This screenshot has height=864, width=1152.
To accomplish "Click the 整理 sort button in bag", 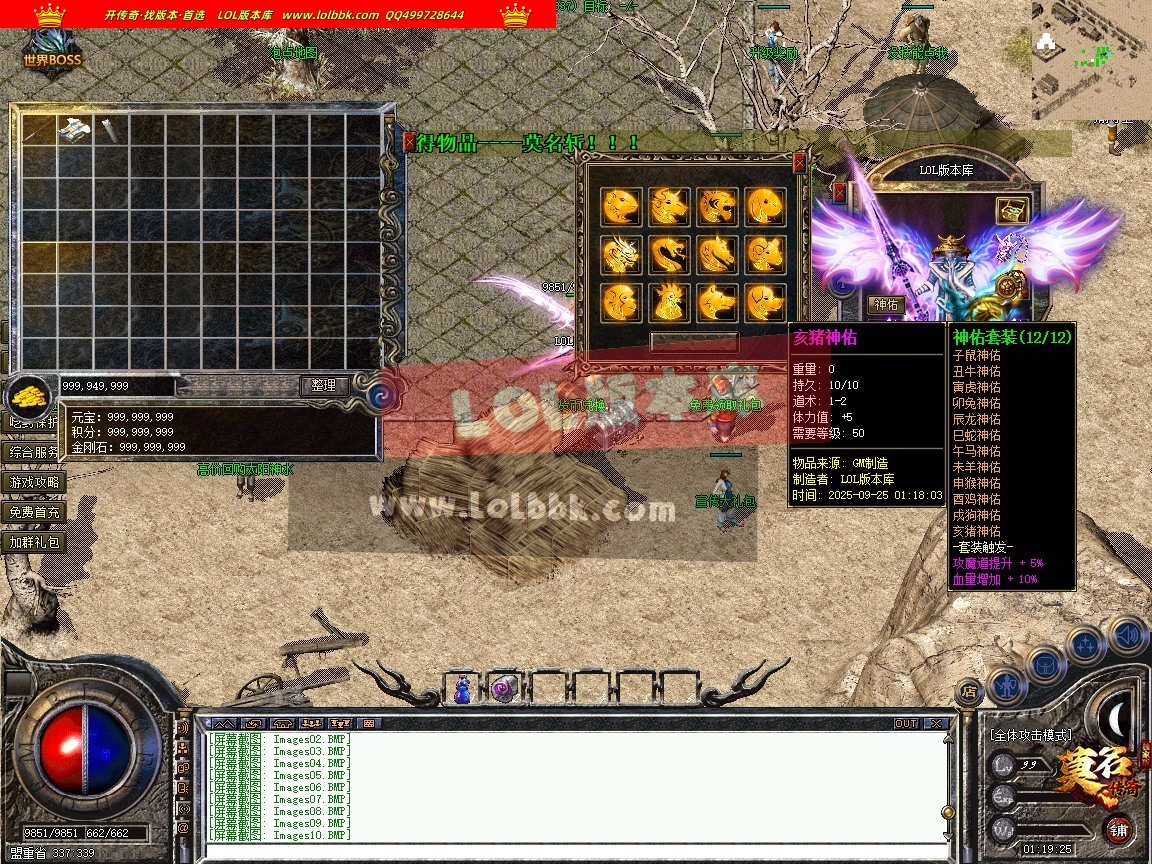I will 324,385.
